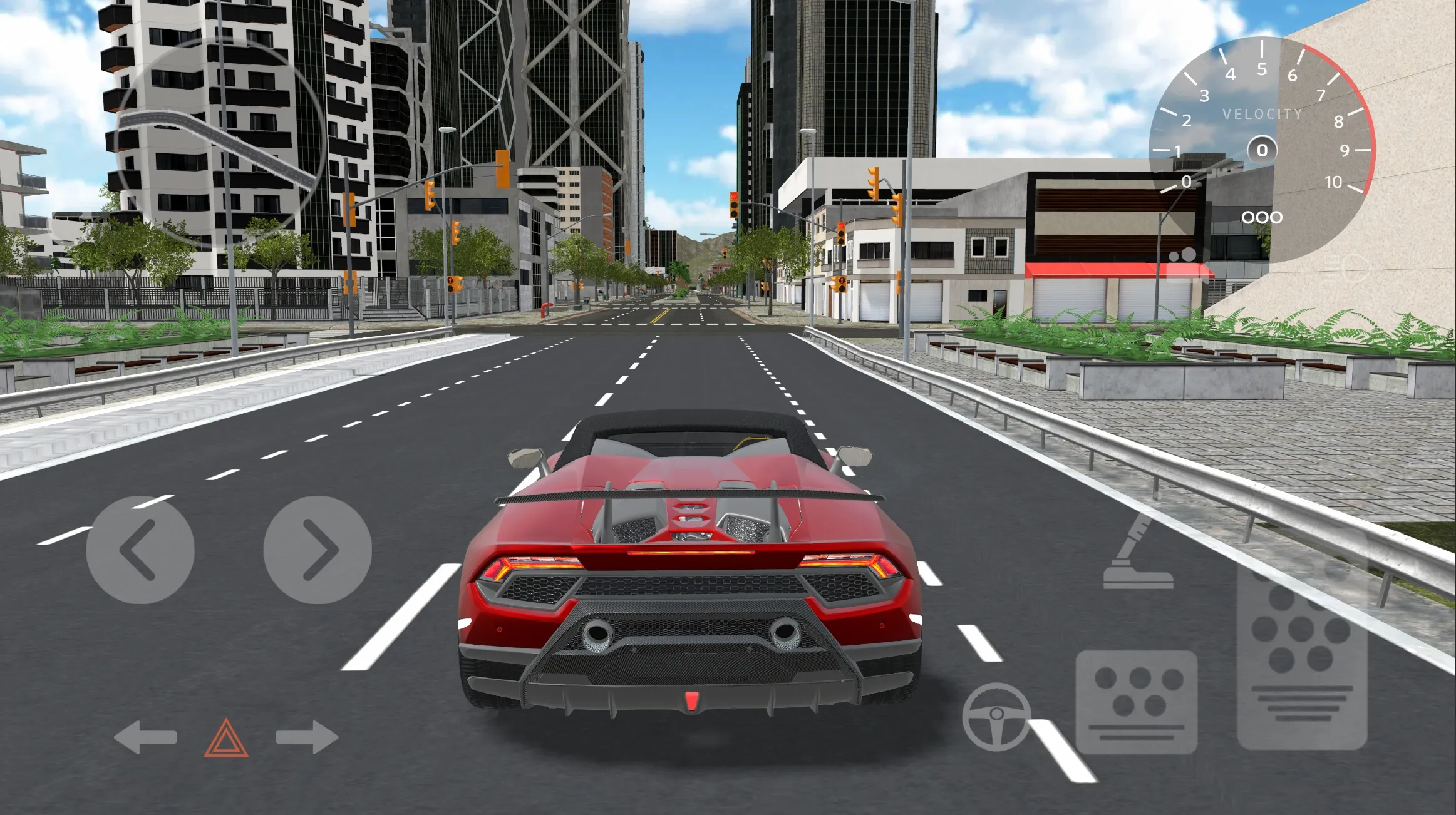Viewport: 1456px width, 815px height.
Task: Click the steering wheel icon
Action: coord(996,717)
